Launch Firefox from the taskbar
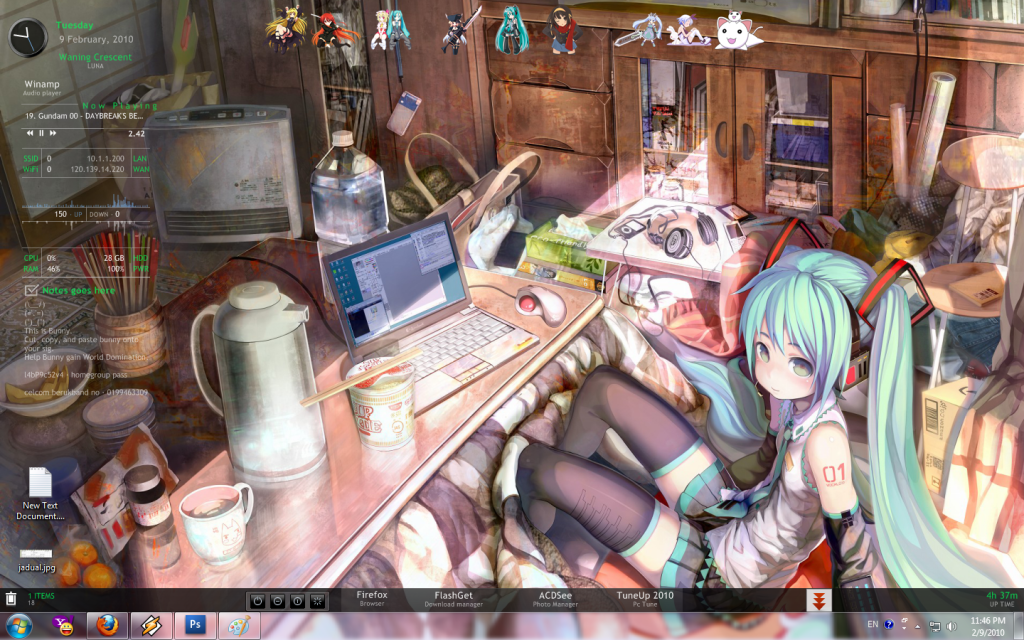Viewport: 1024px width, 640px height. coord(107,626)
